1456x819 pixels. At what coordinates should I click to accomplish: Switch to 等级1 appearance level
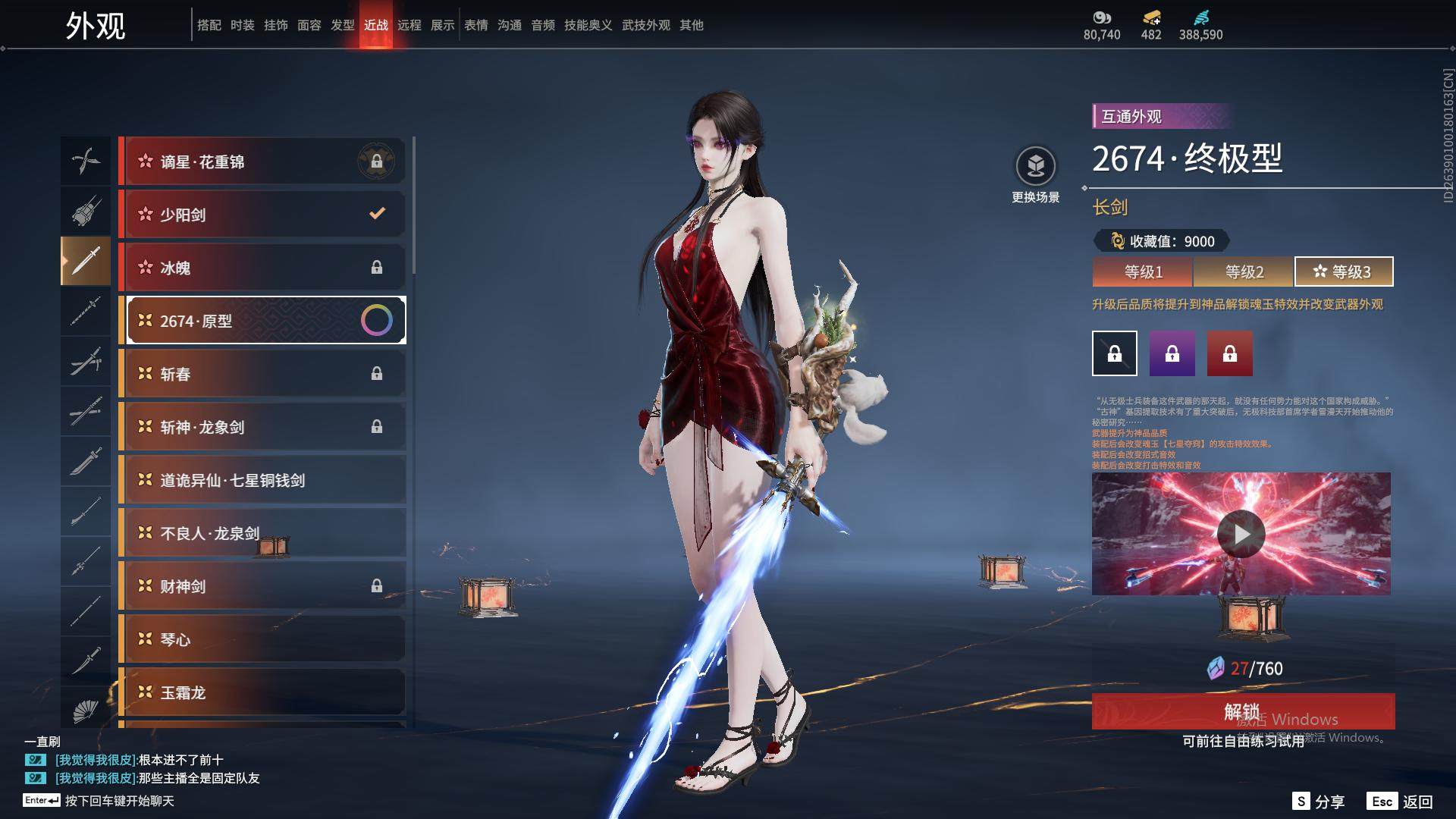1143,271
